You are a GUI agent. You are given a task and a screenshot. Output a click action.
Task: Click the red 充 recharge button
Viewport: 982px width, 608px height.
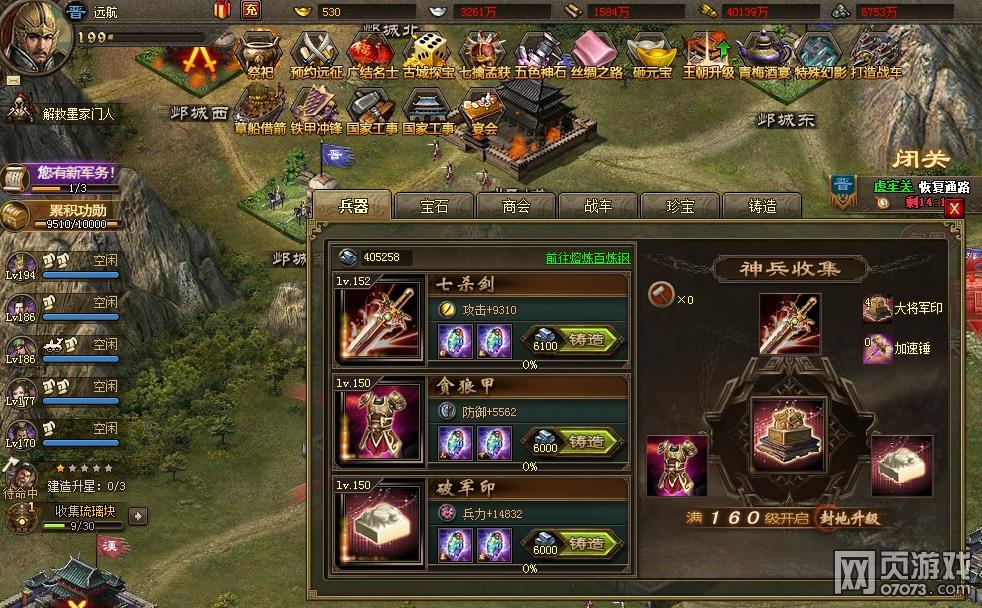coord(251,11)
